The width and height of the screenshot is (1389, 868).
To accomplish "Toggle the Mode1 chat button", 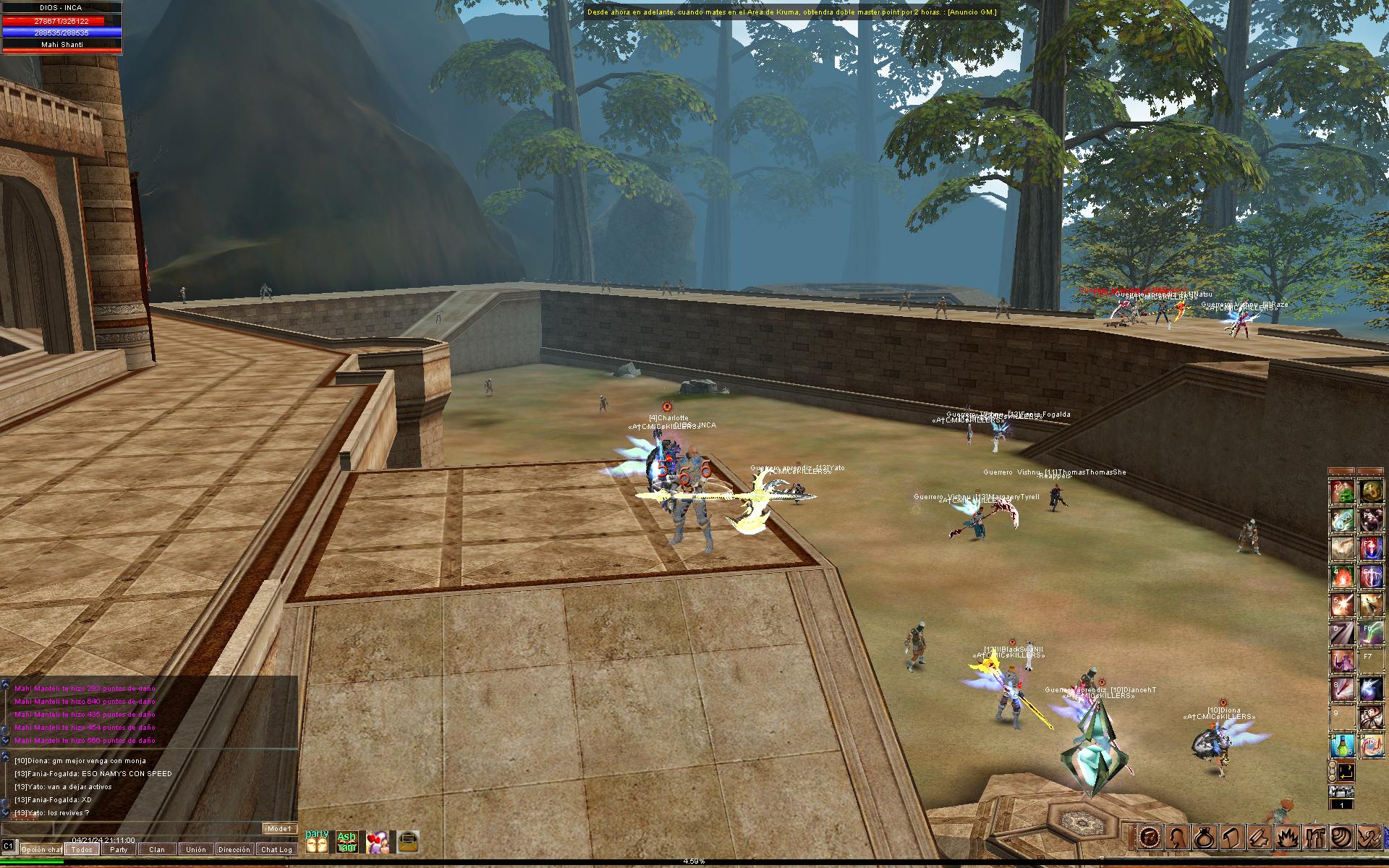I will pos(279,828).
